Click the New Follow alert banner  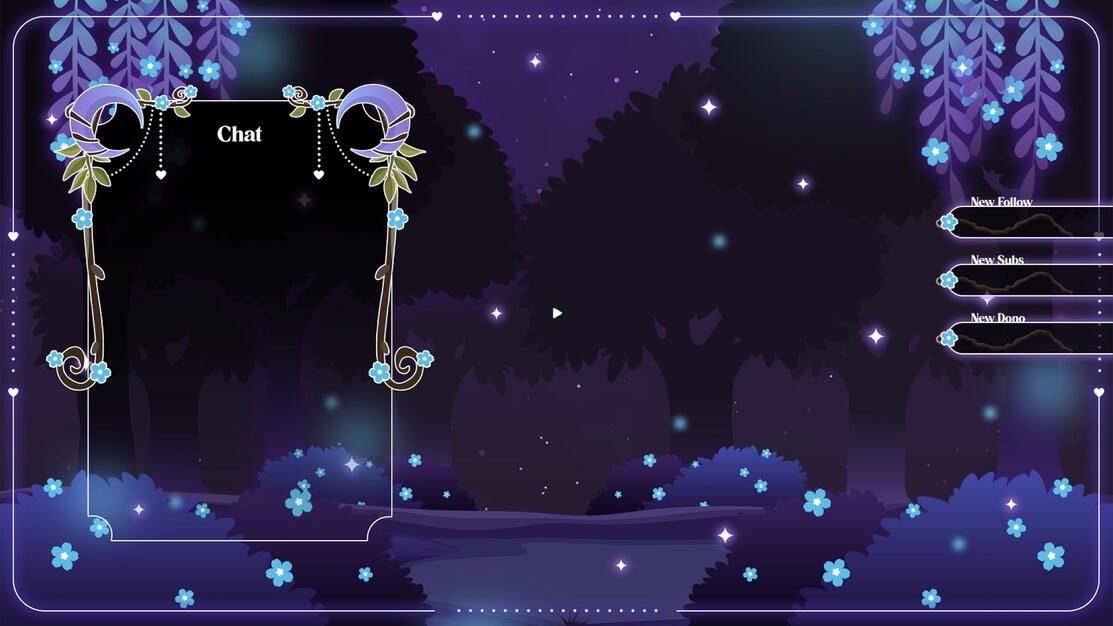click(x=1028, y=222)
